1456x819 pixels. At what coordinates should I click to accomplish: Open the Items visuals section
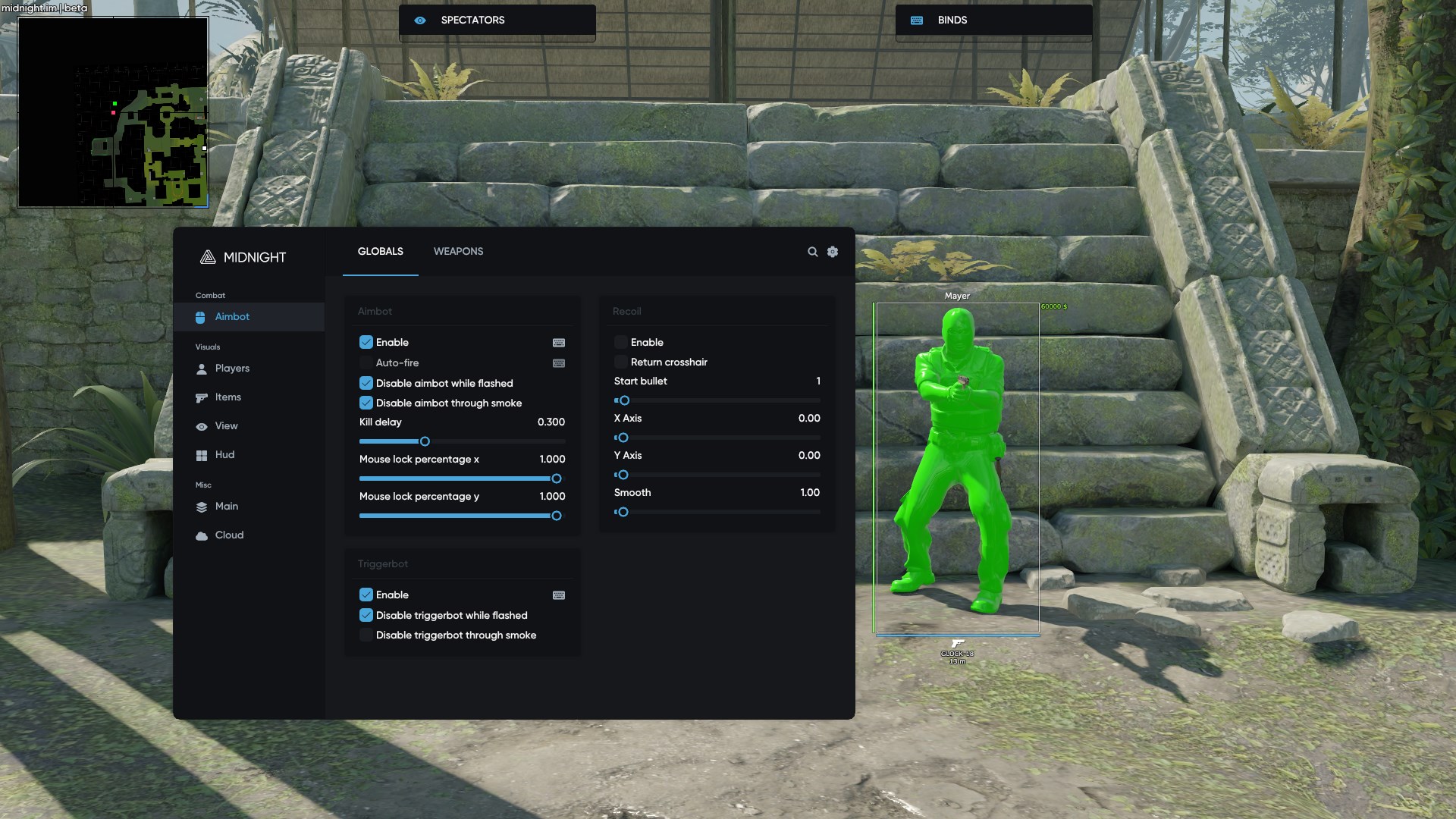pos(227,397)
